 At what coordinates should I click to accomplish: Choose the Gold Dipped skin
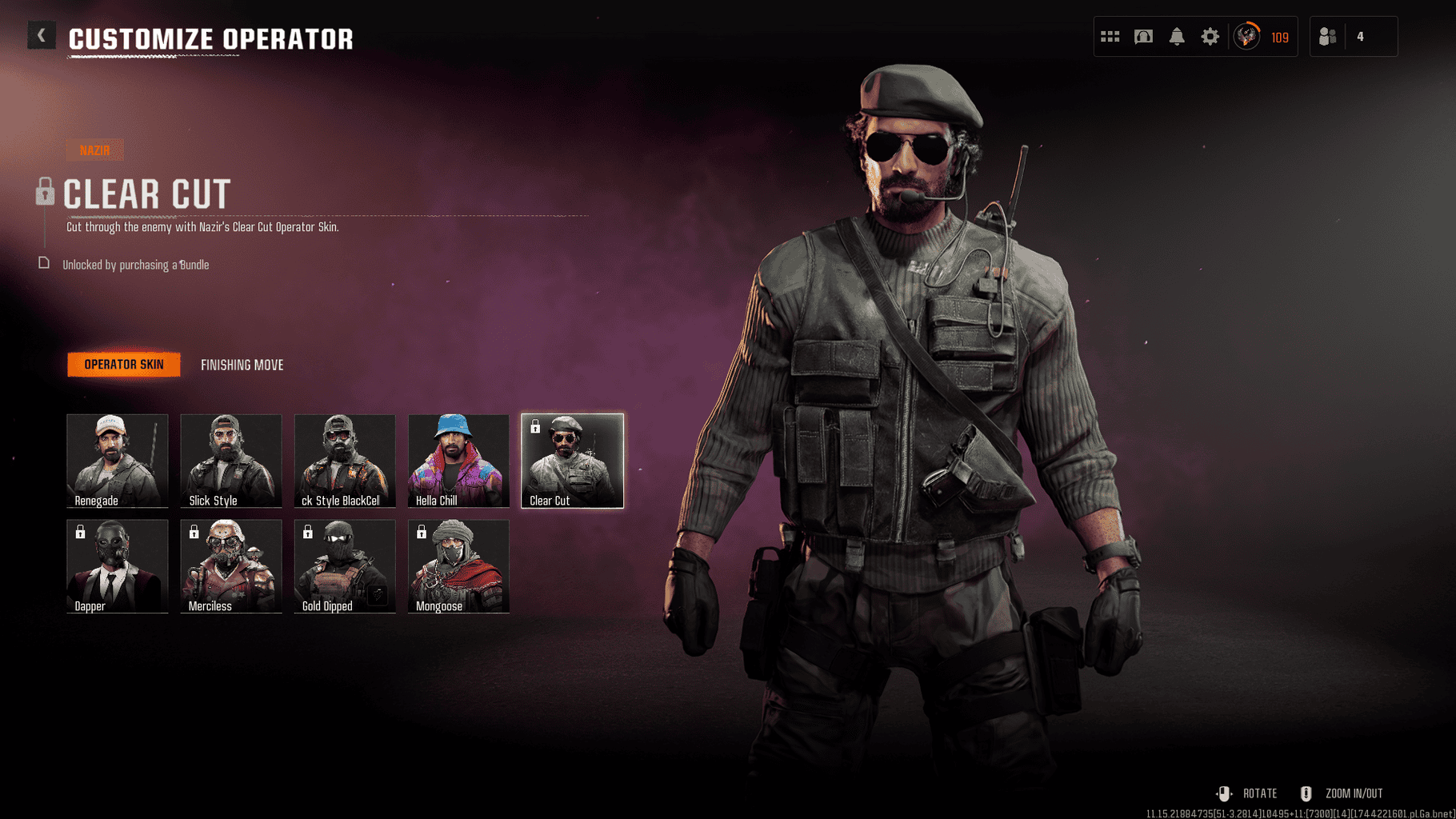(344, 565)
